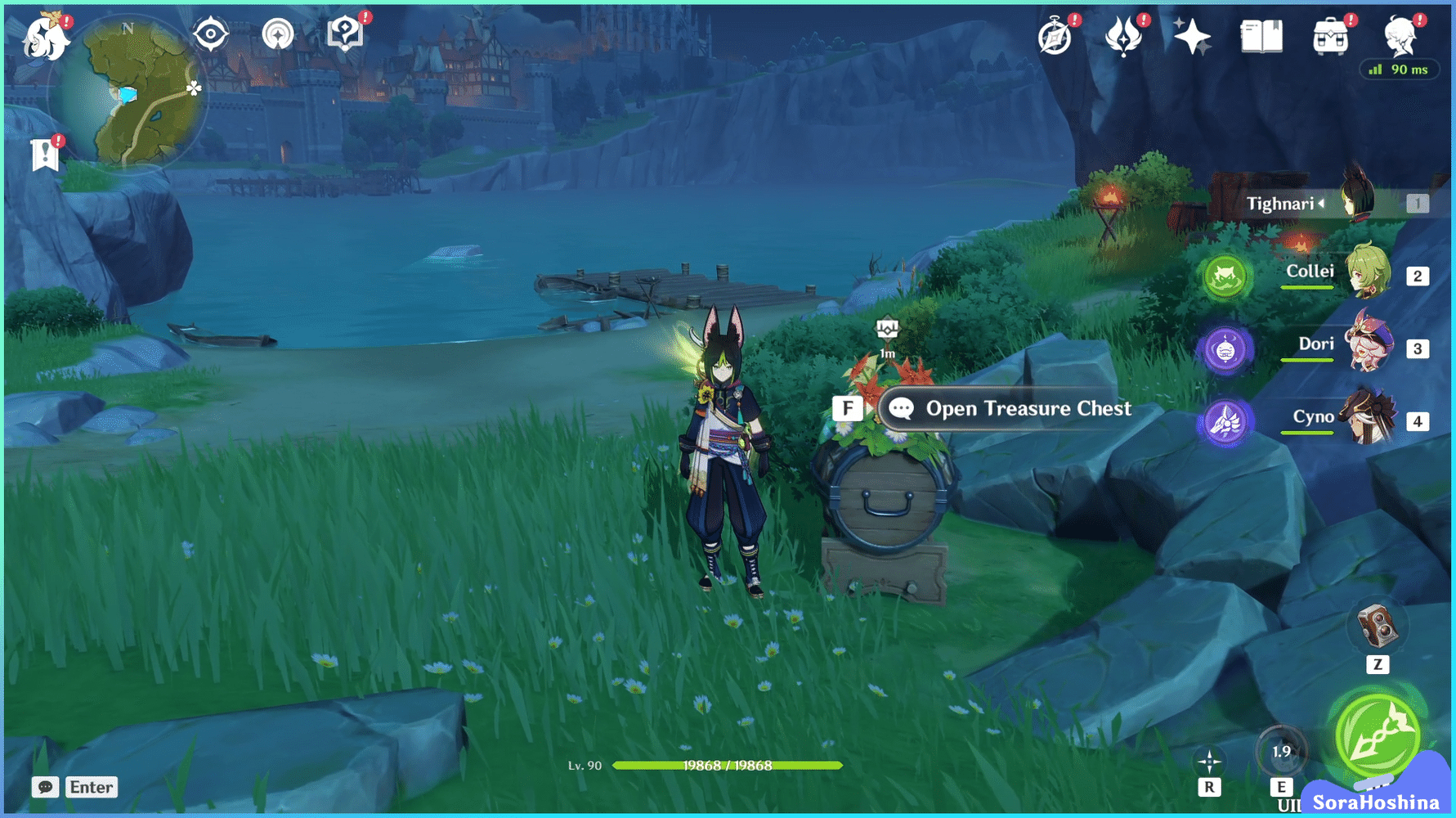Open the Wish screen via star icon

click(x=1192, y=34)
